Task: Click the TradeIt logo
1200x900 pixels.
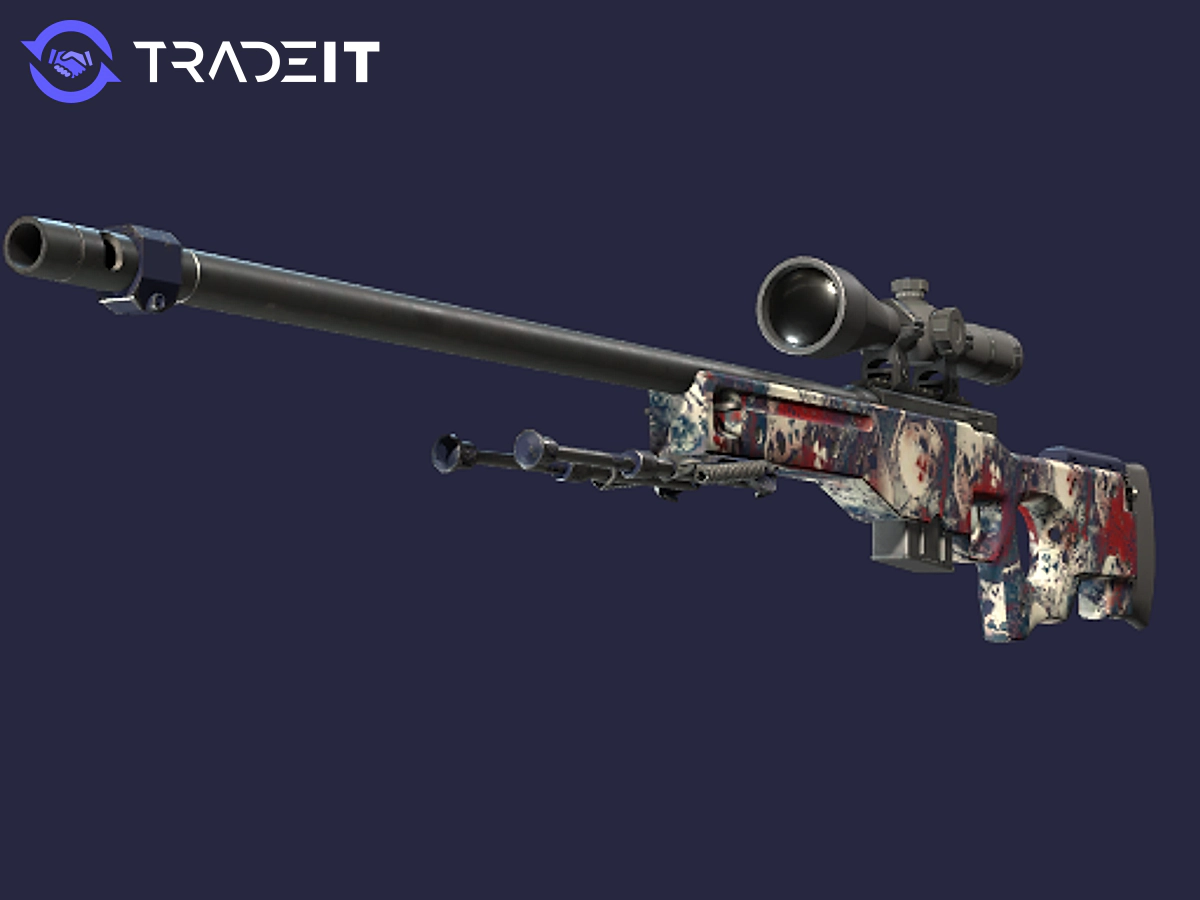Action: [x=200, y=62]
